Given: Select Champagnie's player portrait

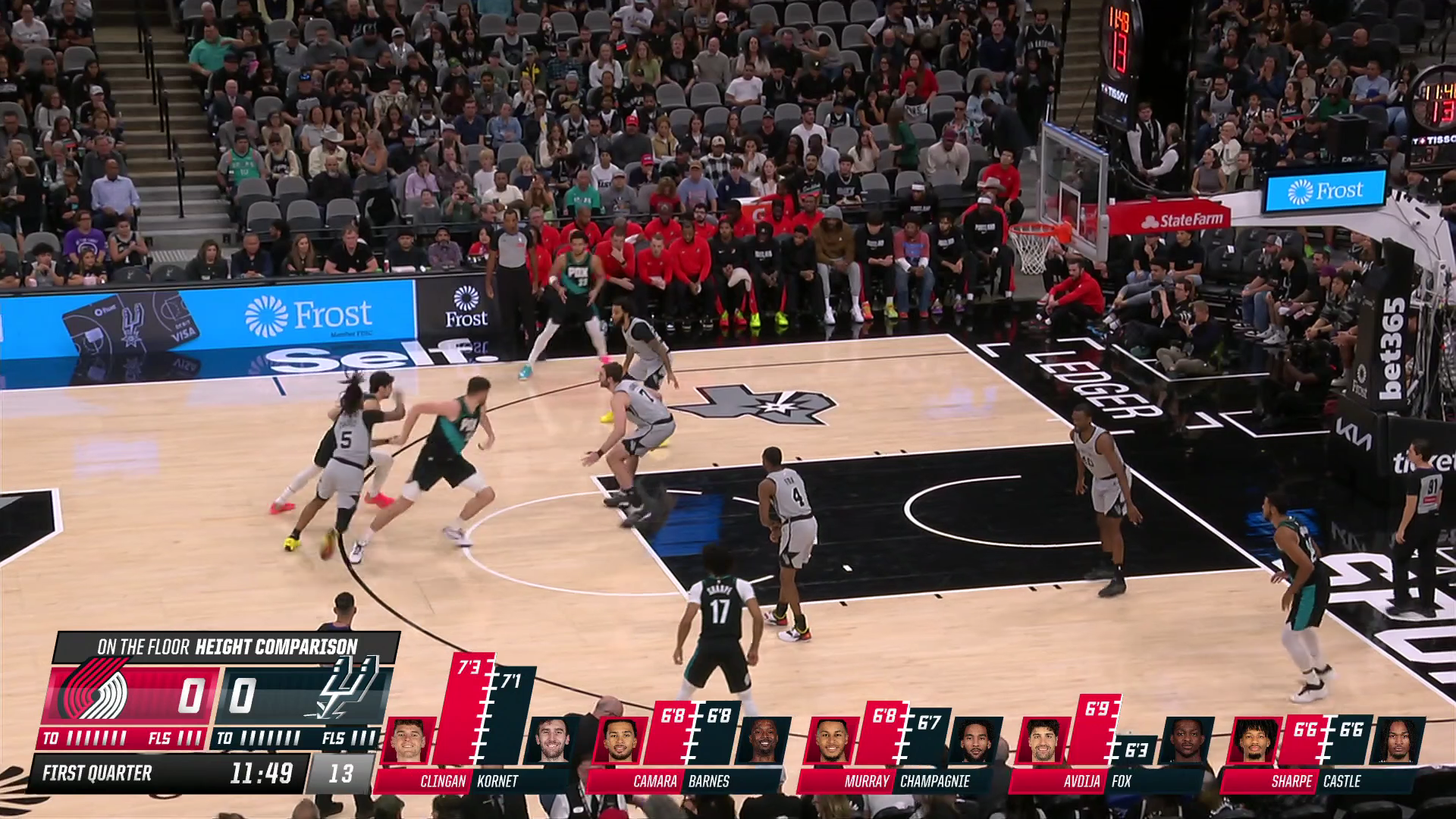Looking at the screenshot, I should pyautogui.click(x=975, y=741).
